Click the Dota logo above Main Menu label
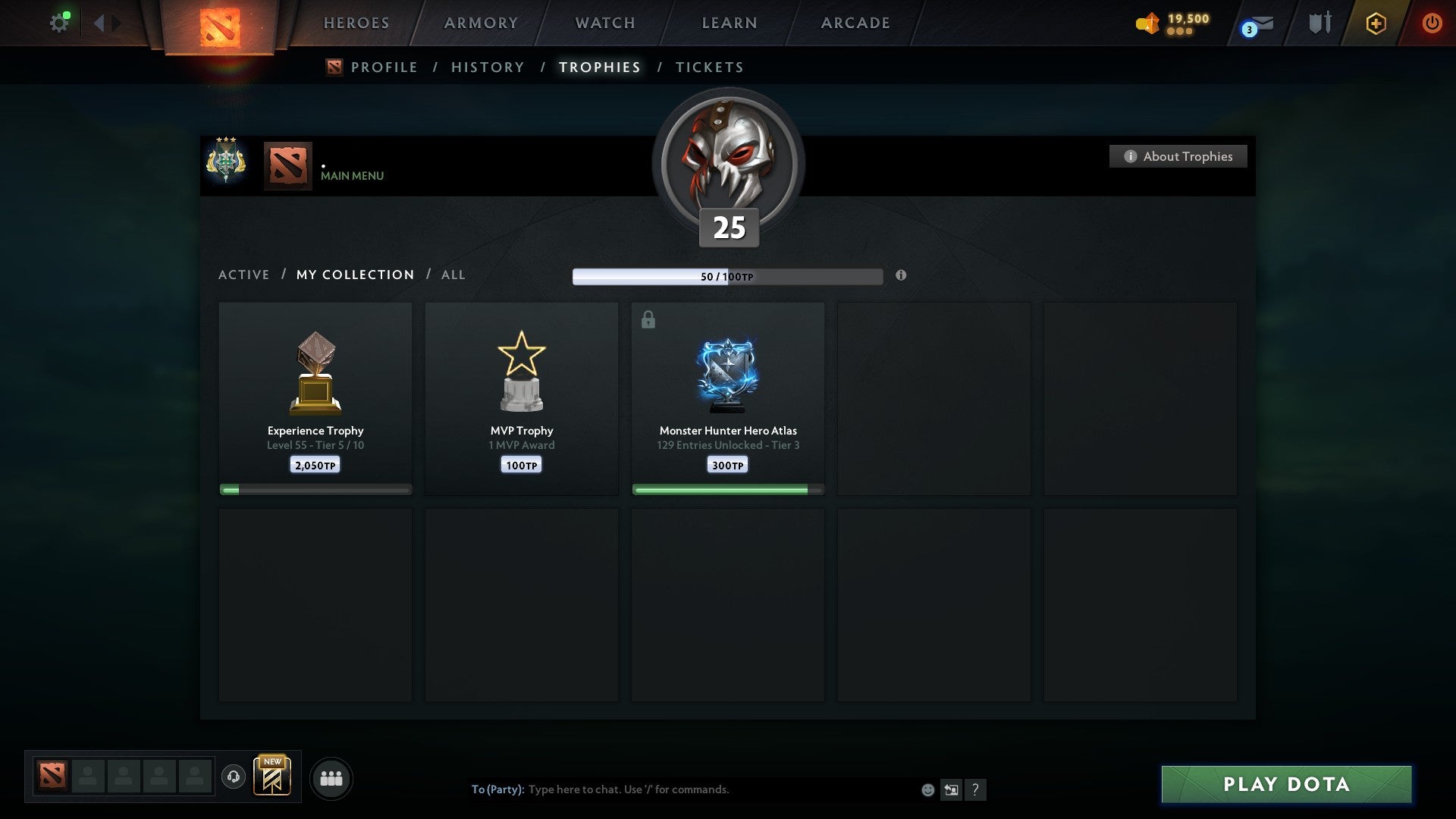The height and width of the screenshot is (819, 1456). pos(287,164)
